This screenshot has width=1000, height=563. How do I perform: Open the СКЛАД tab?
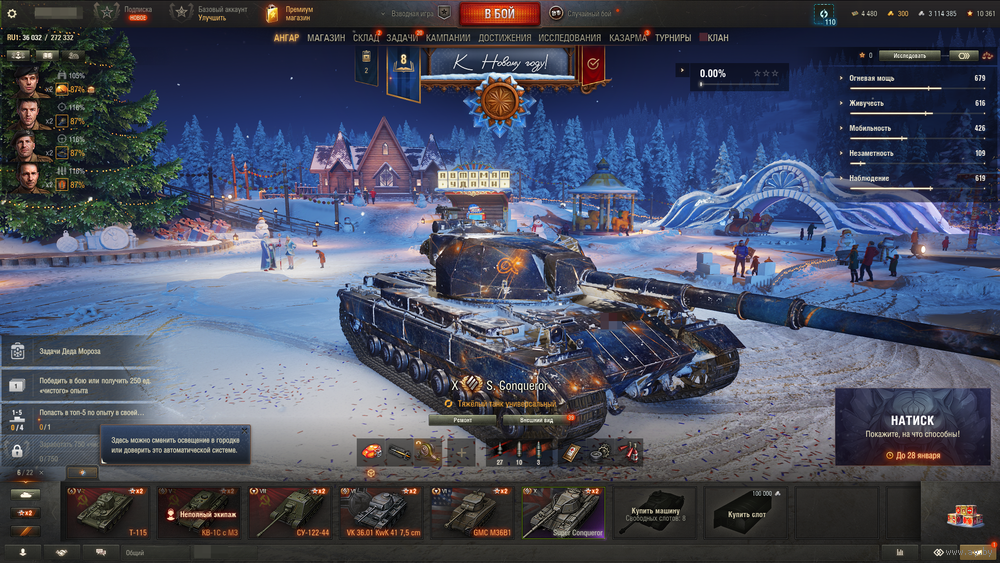tap(366, 38)
